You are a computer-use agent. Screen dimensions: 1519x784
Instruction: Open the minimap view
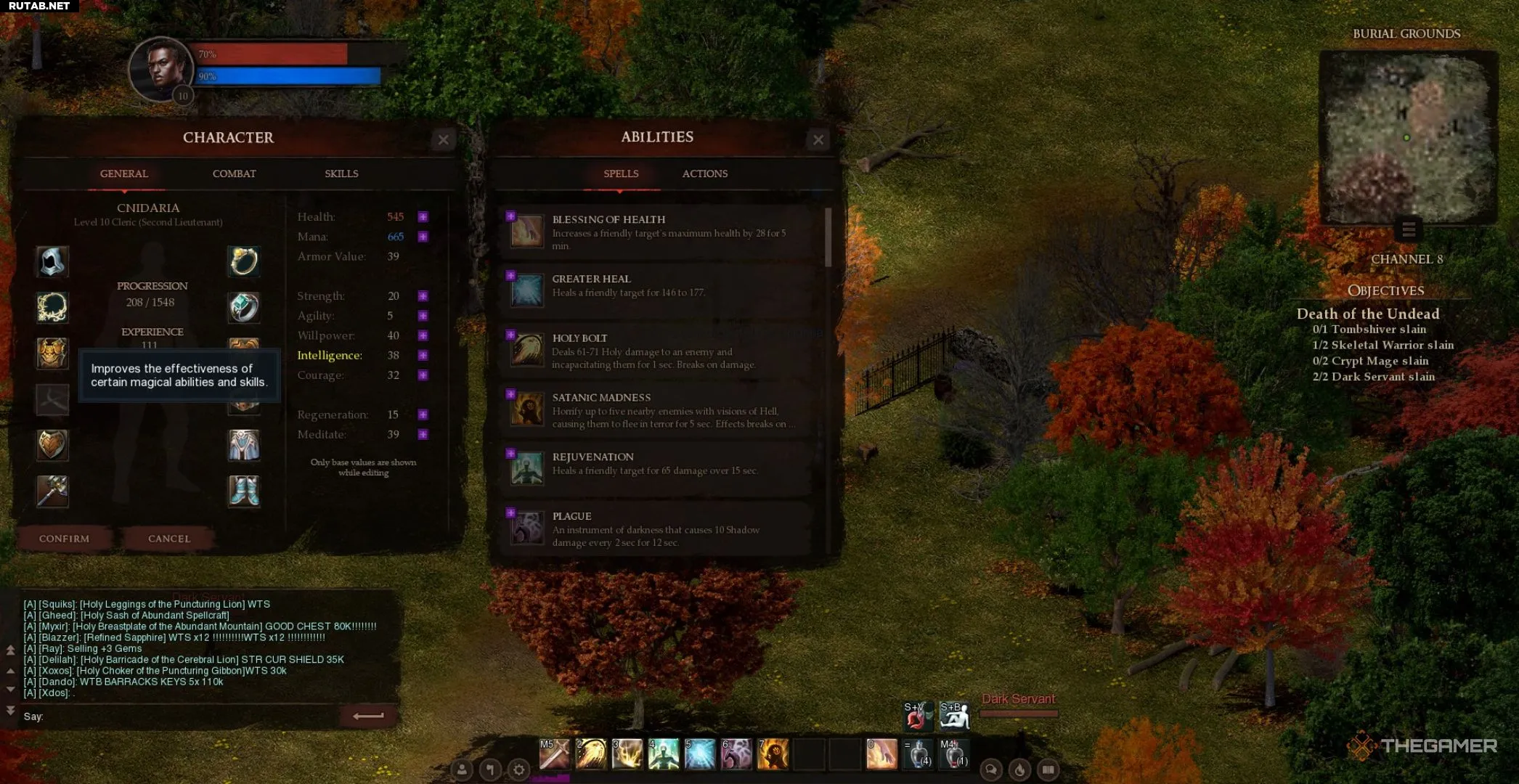tap(1408, 138)
